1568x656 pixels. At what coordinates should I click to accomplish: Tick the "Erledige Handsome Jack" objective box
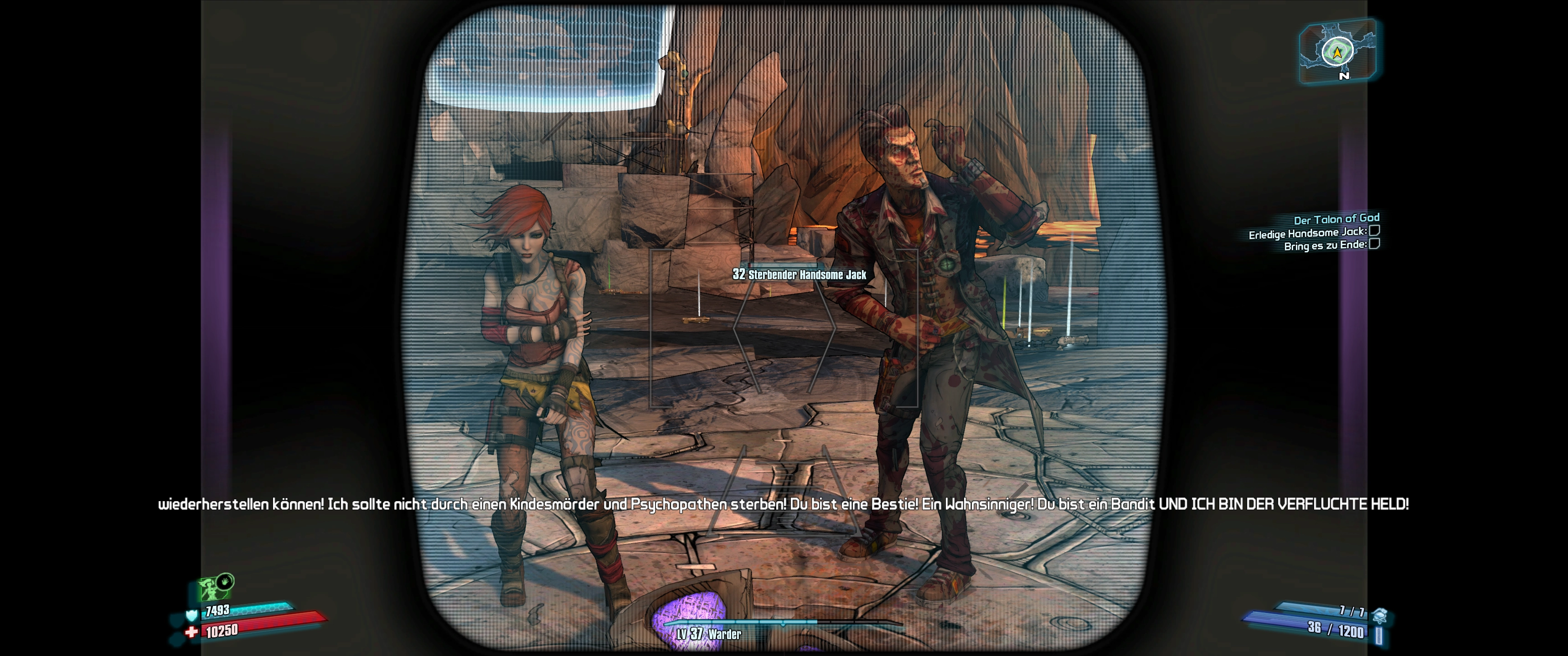point(1374,231)
